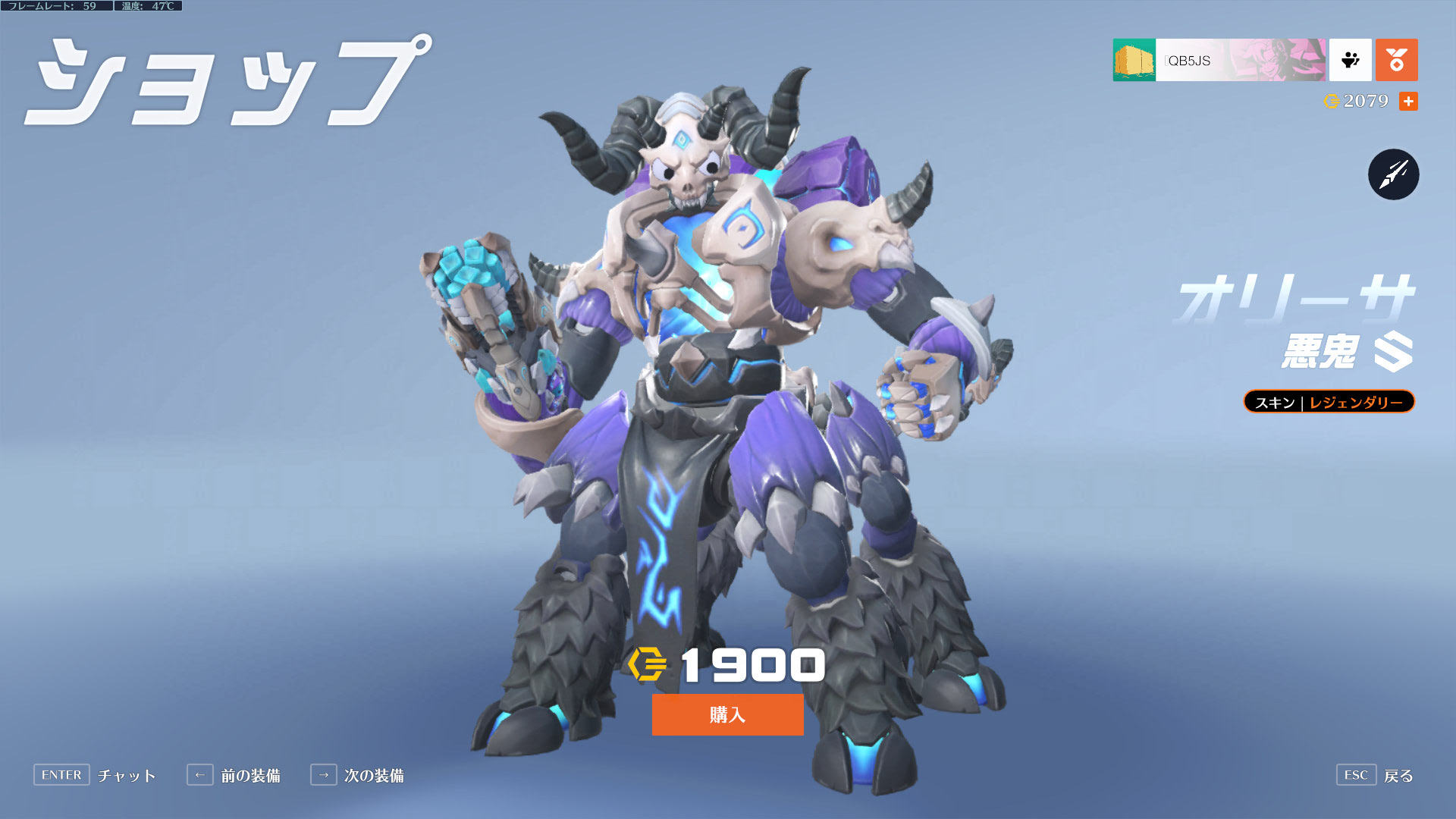Open the social group icon

(x=1350, y=60)
